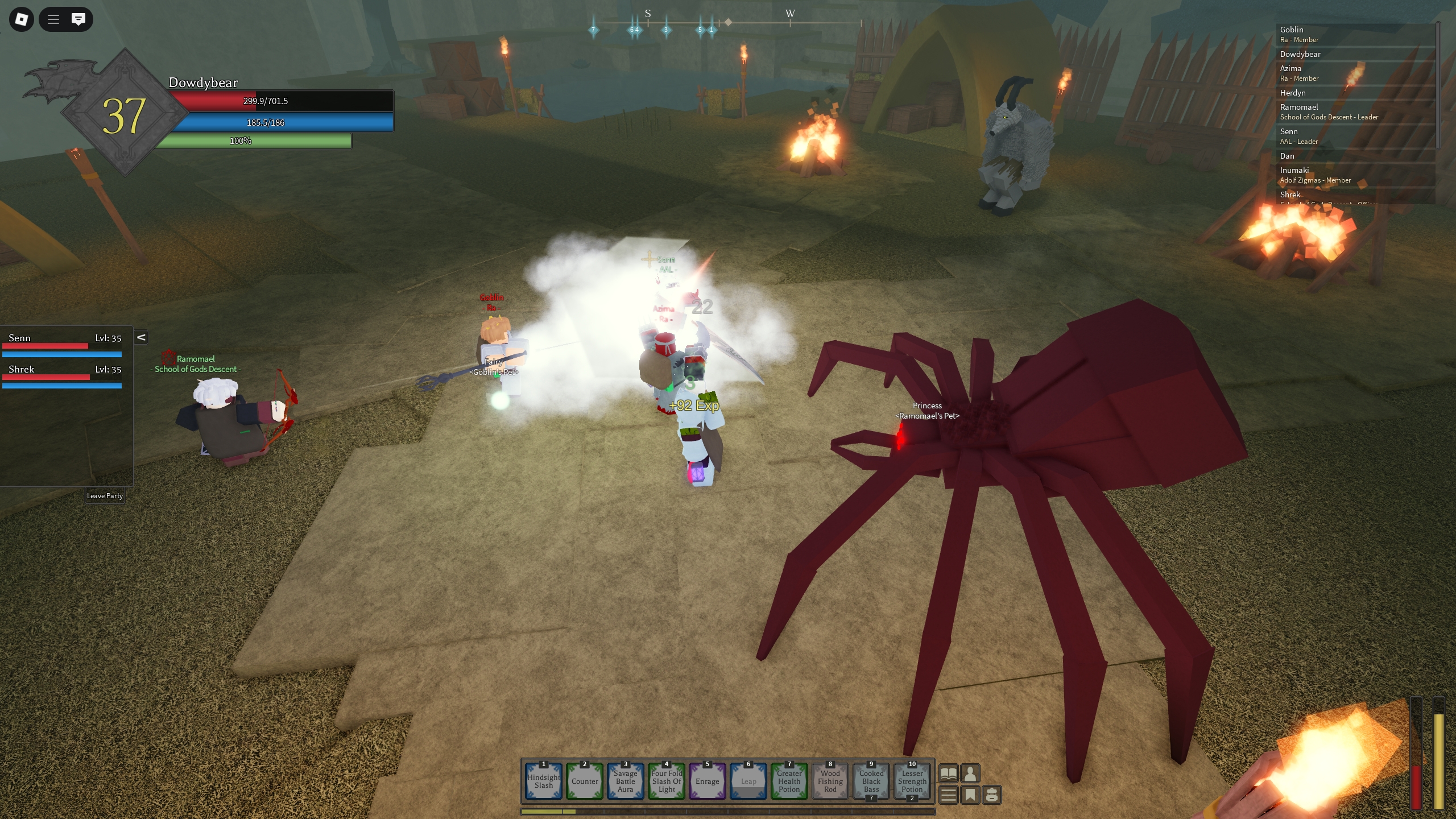Activate the Hindsight Slash ability
This screenshot has height=819, width=1456.
[543, 781]
